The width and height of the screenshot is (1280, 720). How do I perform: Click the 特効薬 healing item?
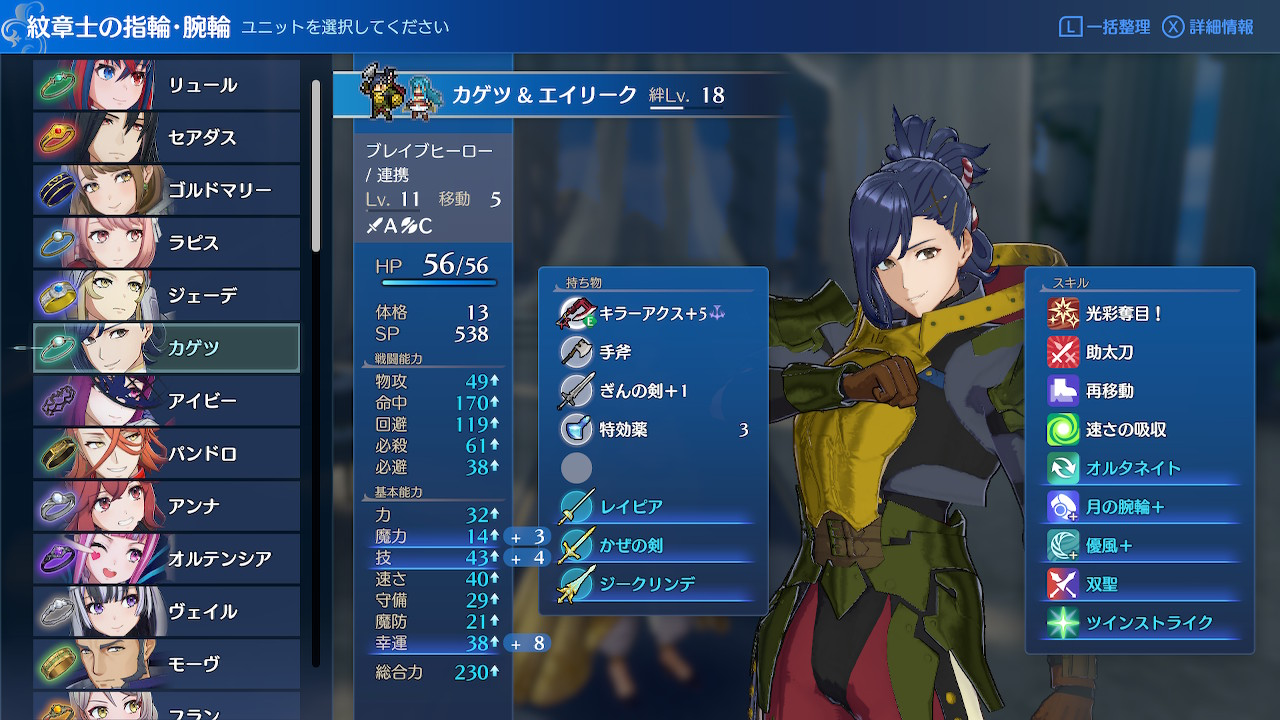tap(653, 430)
